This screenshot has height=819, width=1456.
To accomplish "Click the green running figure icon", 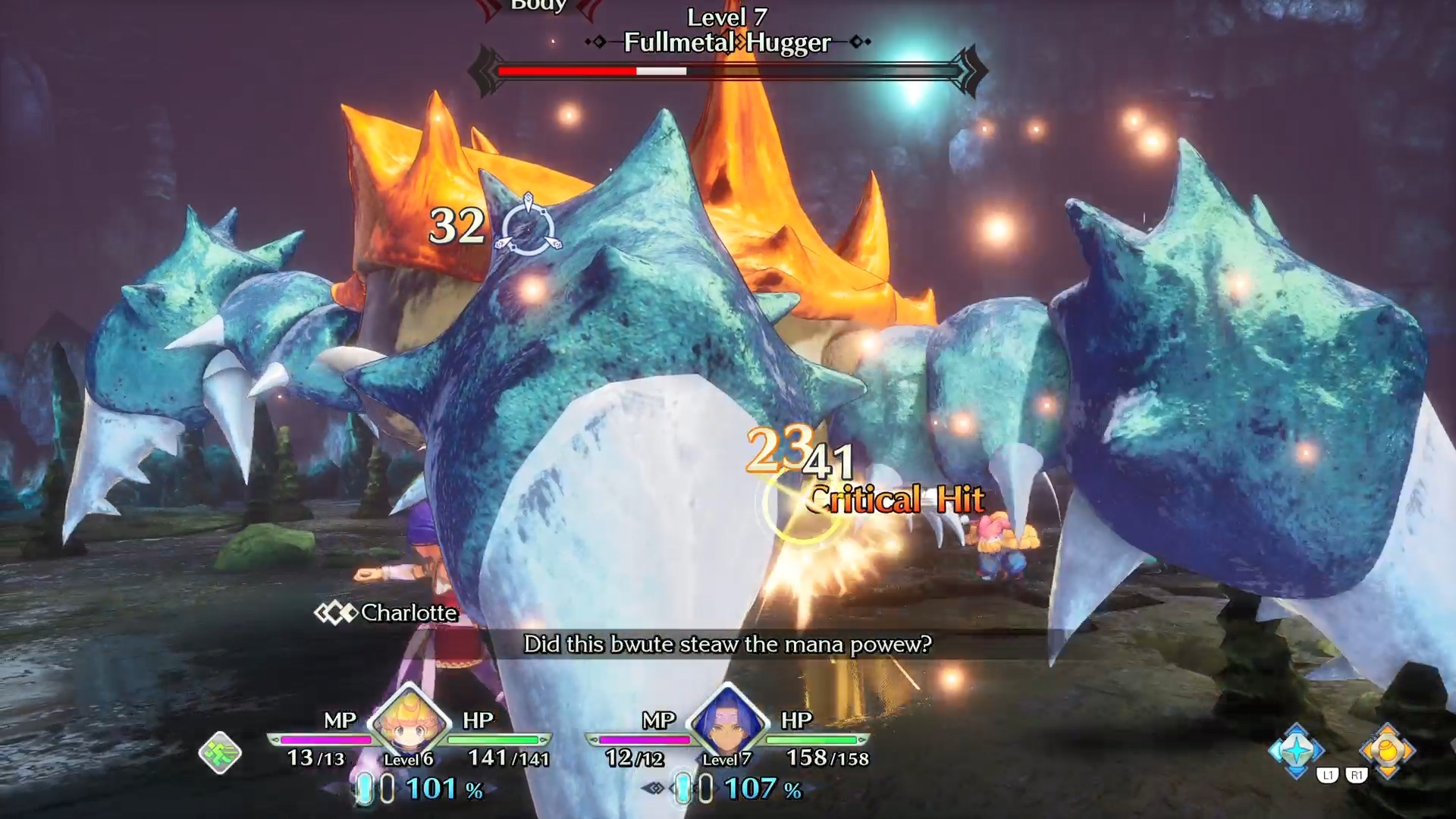I will (x=220, y=752).
